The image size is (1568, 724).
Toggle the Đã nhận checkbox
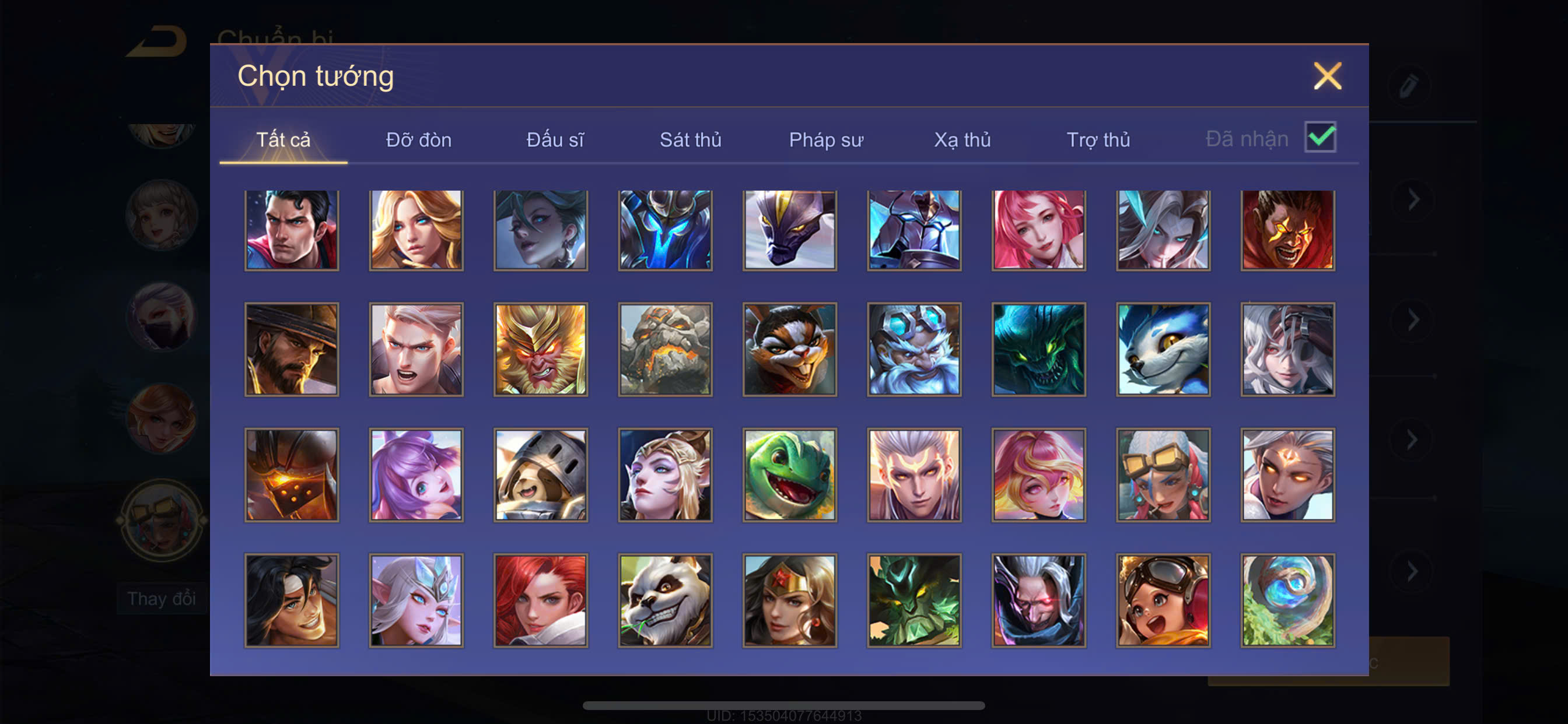pyautogui.click(x=1319, y=137)
